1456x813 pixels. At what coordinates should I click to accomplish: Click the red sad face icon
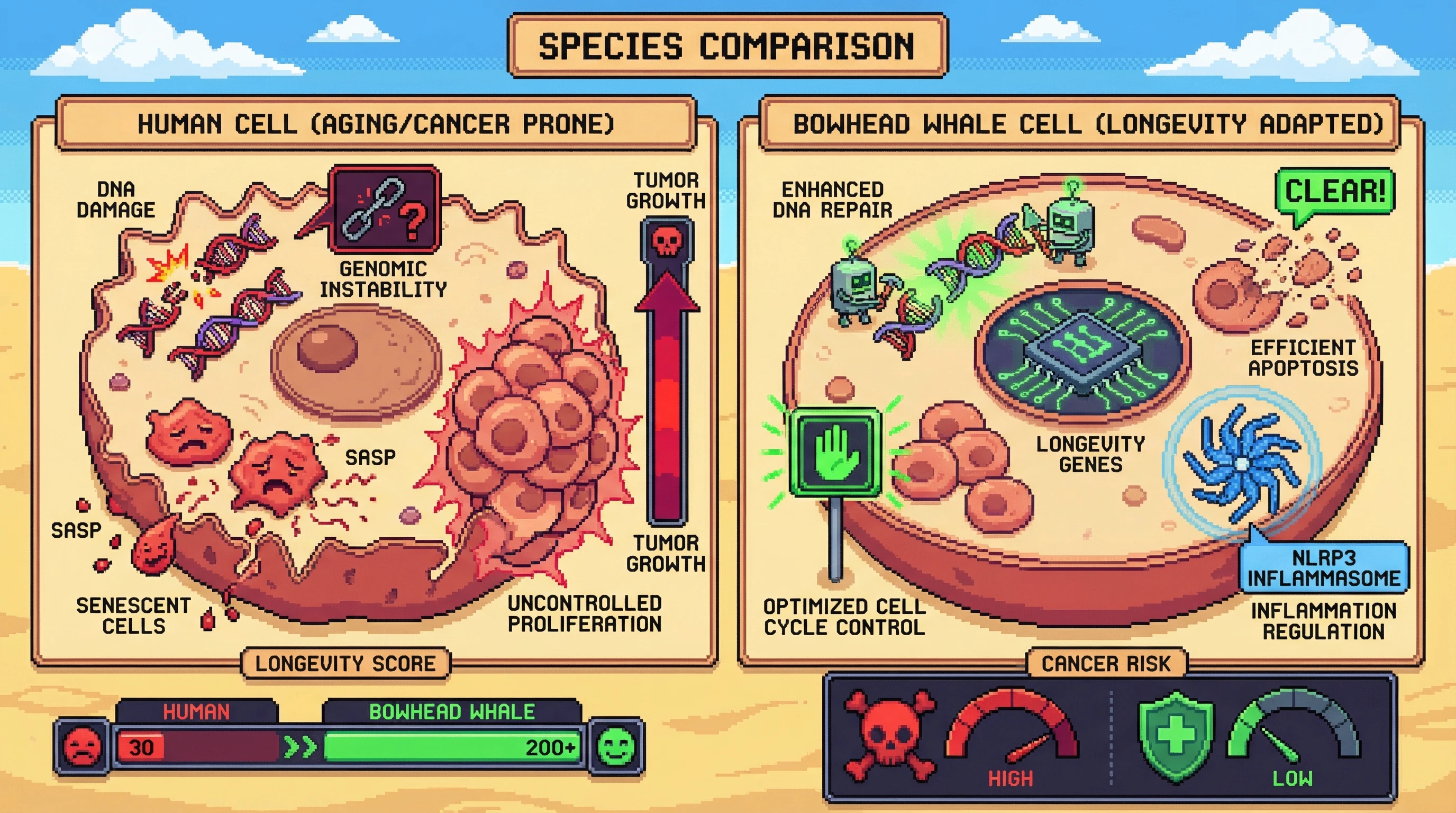(x=83, y=746)
